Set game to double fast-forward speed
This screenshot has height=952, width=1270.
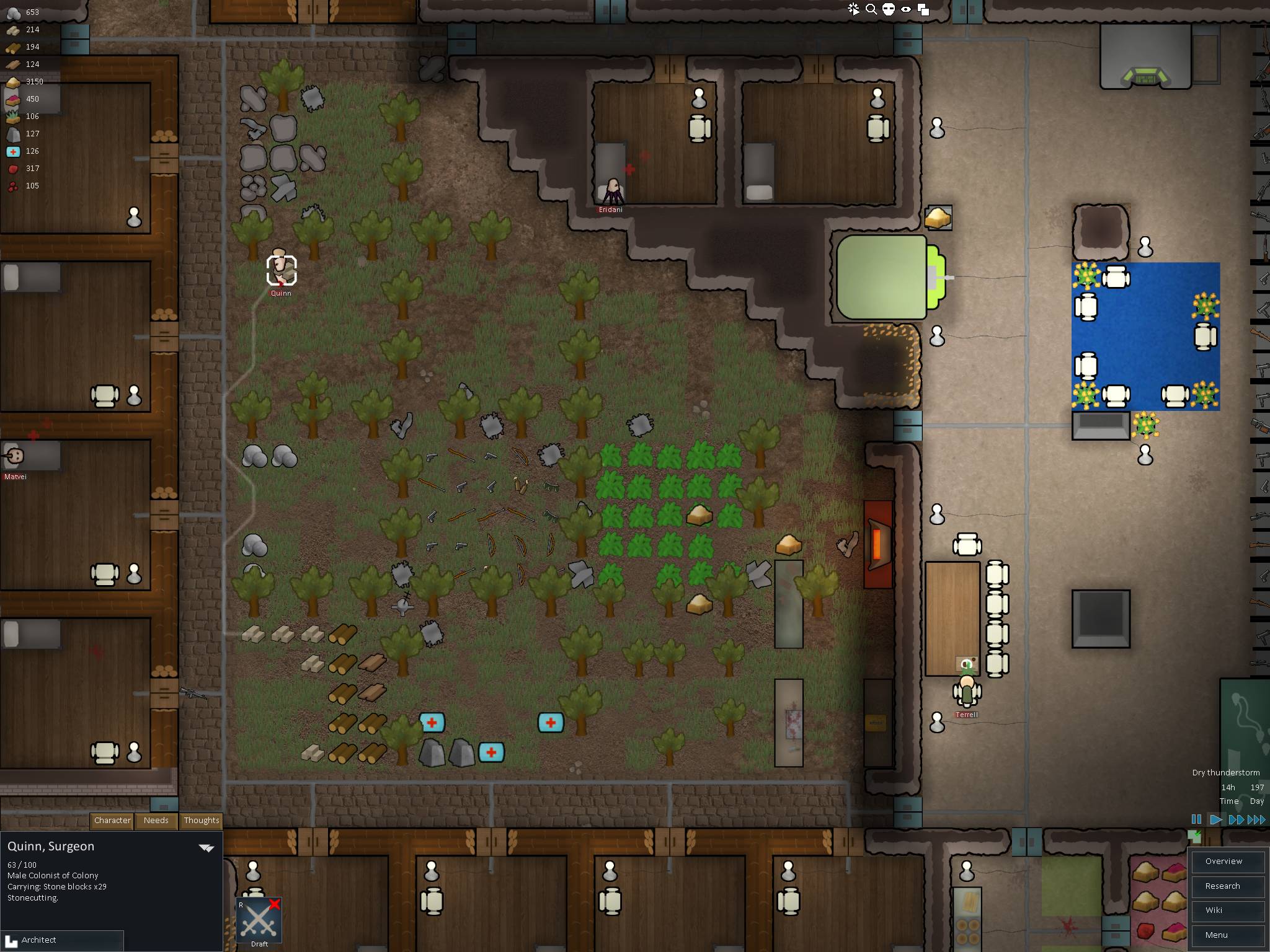[1236, 819]
